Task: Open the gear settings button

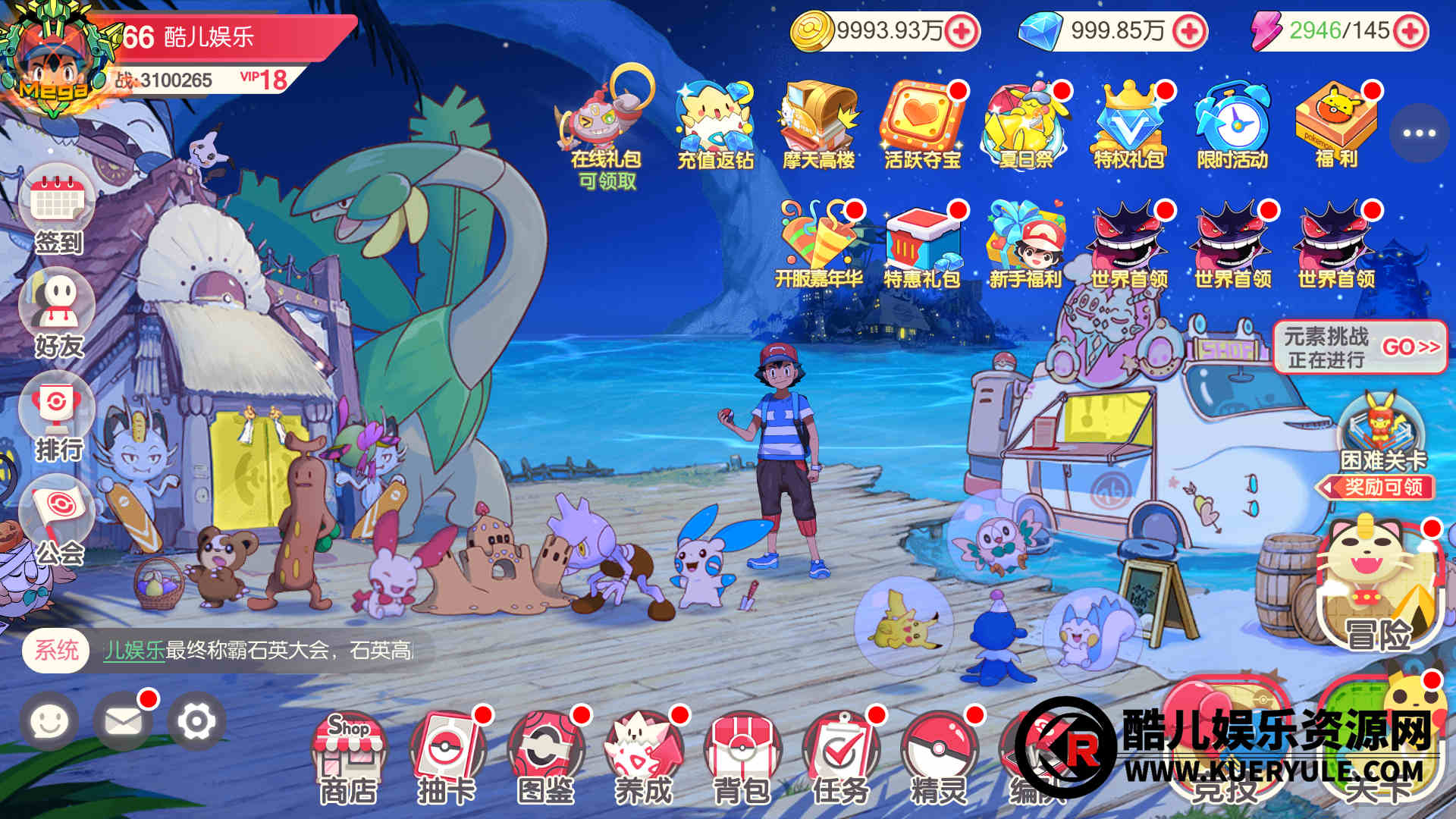Action: (196, 721)
